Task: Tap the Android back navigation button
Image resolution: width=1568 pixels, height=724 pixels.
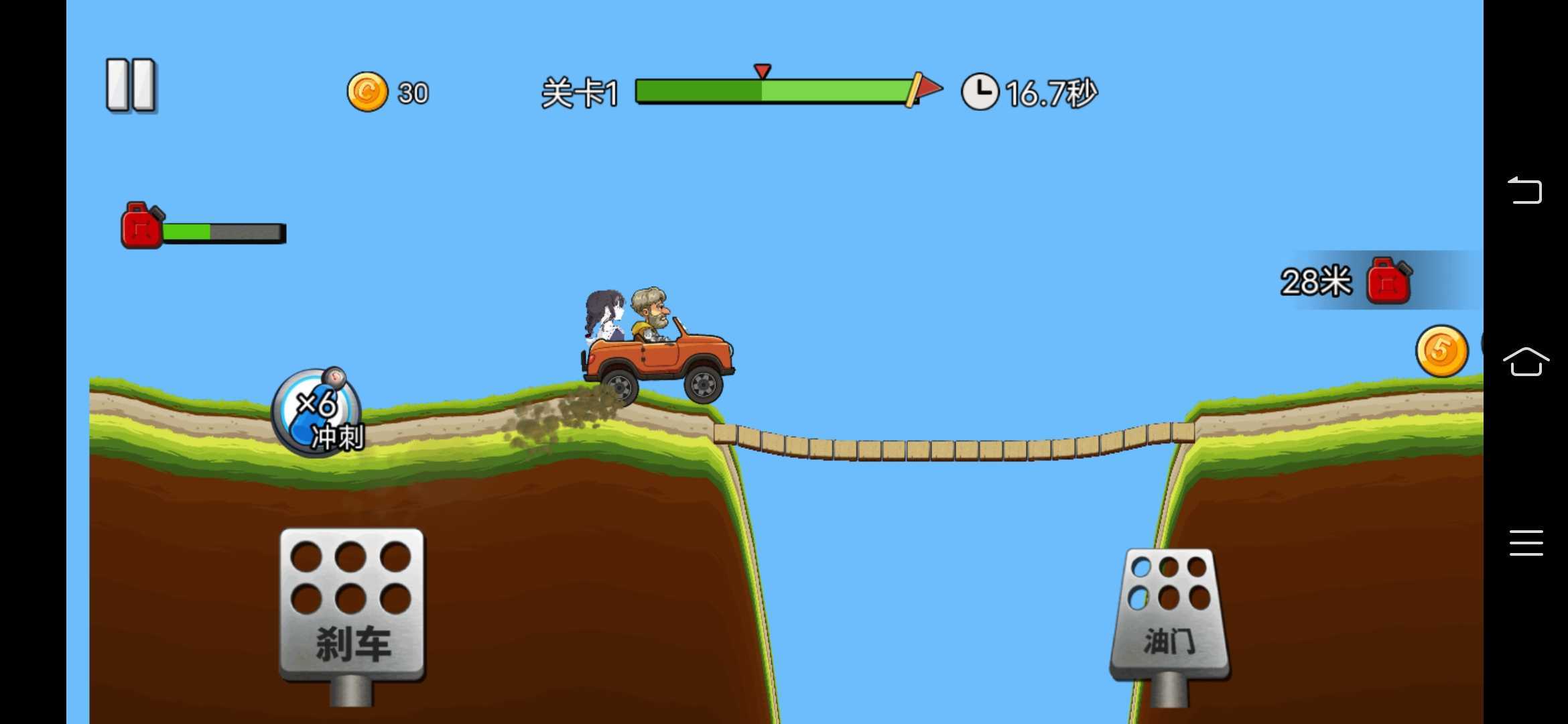Action: [x=1525, y=190]
